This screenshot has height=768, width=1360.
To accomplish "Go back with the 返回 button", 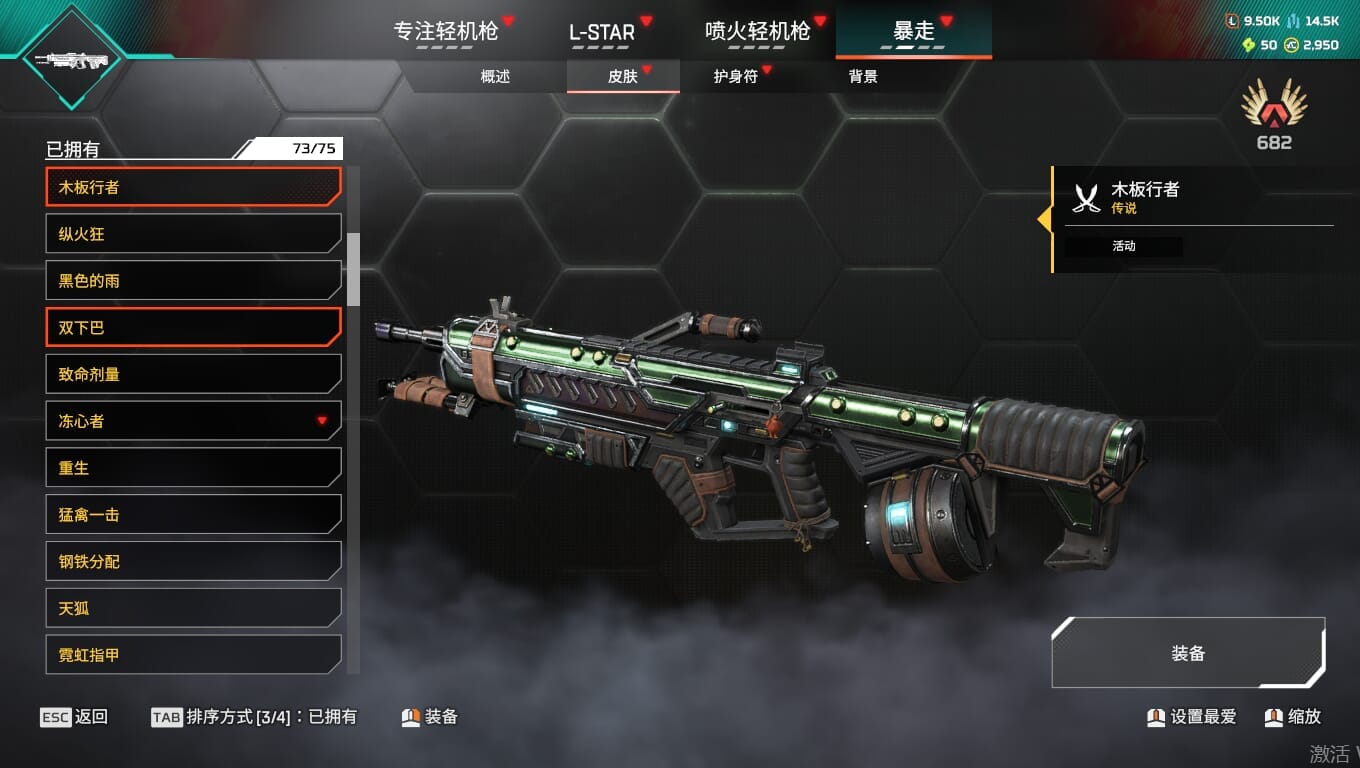I will coord(75,717).
